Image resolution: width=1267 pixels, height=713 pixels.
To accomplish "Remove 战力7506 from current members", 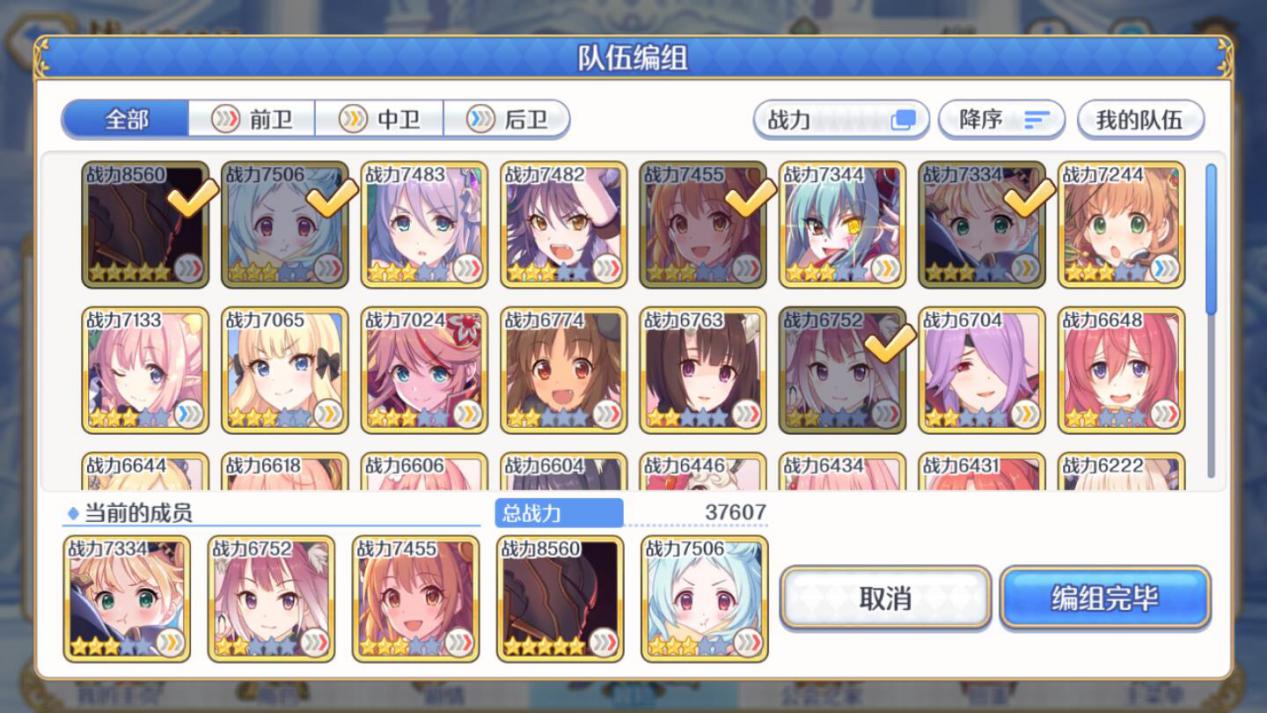I will 705,598.
